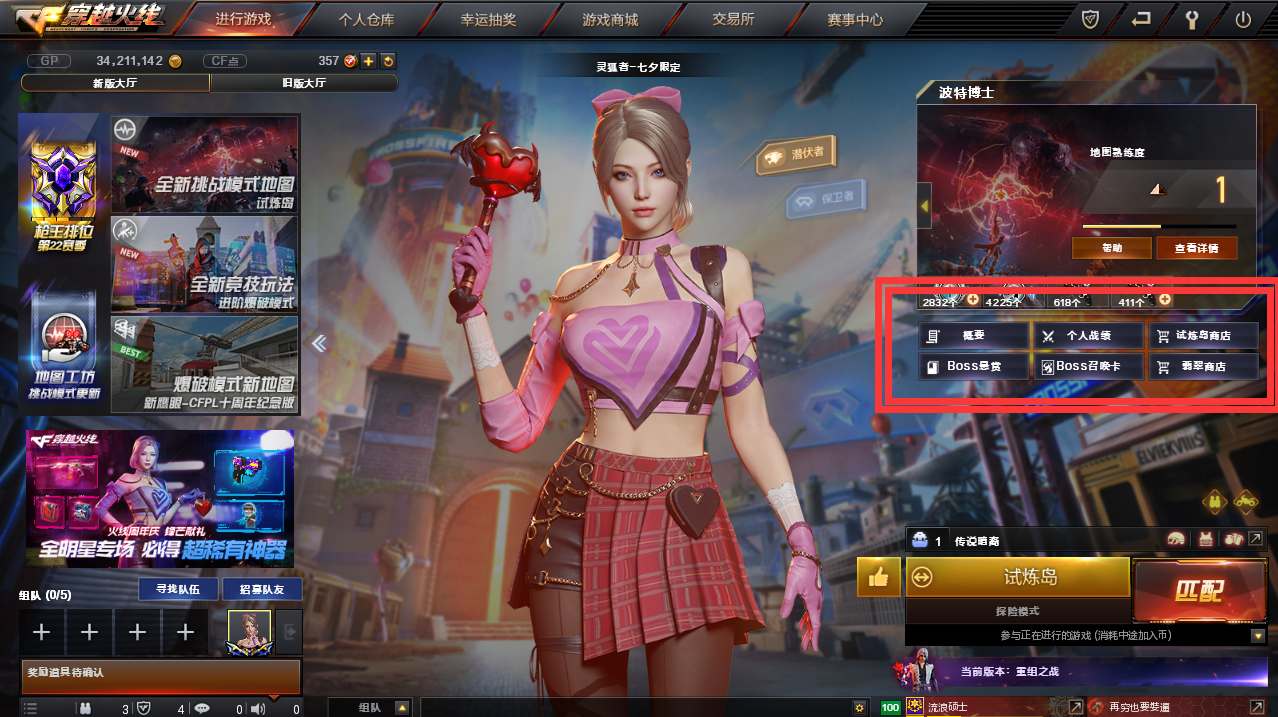The height and width of the screenshot is (717, 1278).
Task: Open the 个人仓库 tab
Action: [364, 19]
